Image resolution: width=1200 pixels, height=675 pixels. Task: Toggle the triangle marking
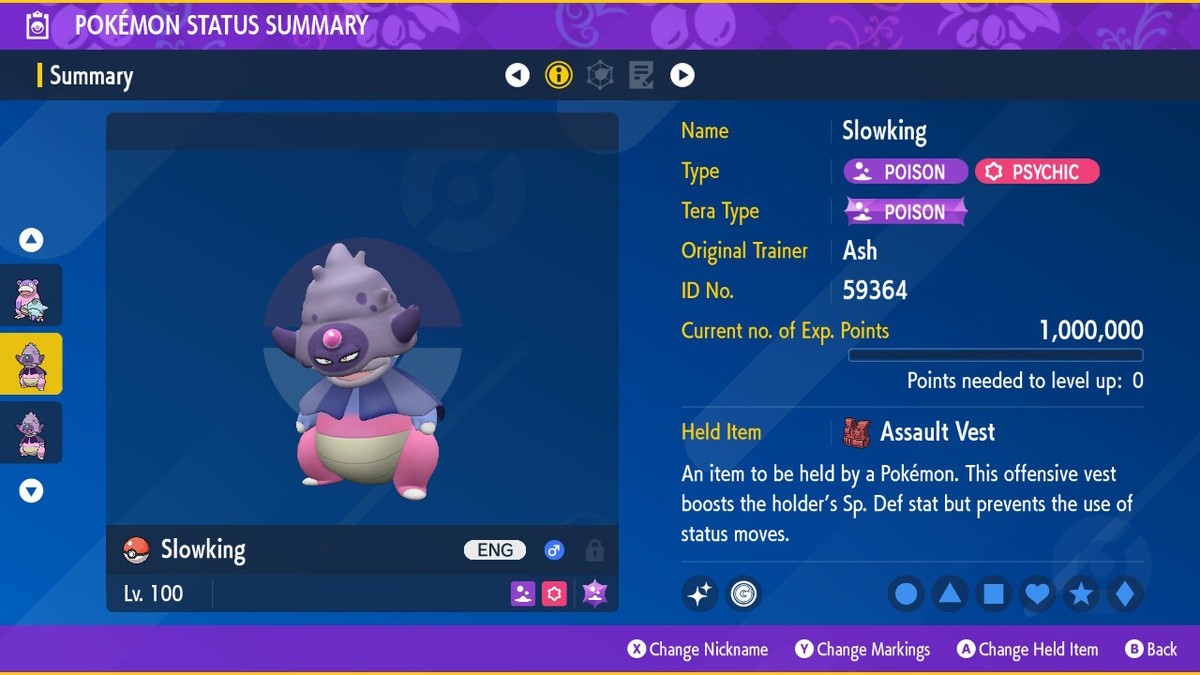[x=950, y=595]
